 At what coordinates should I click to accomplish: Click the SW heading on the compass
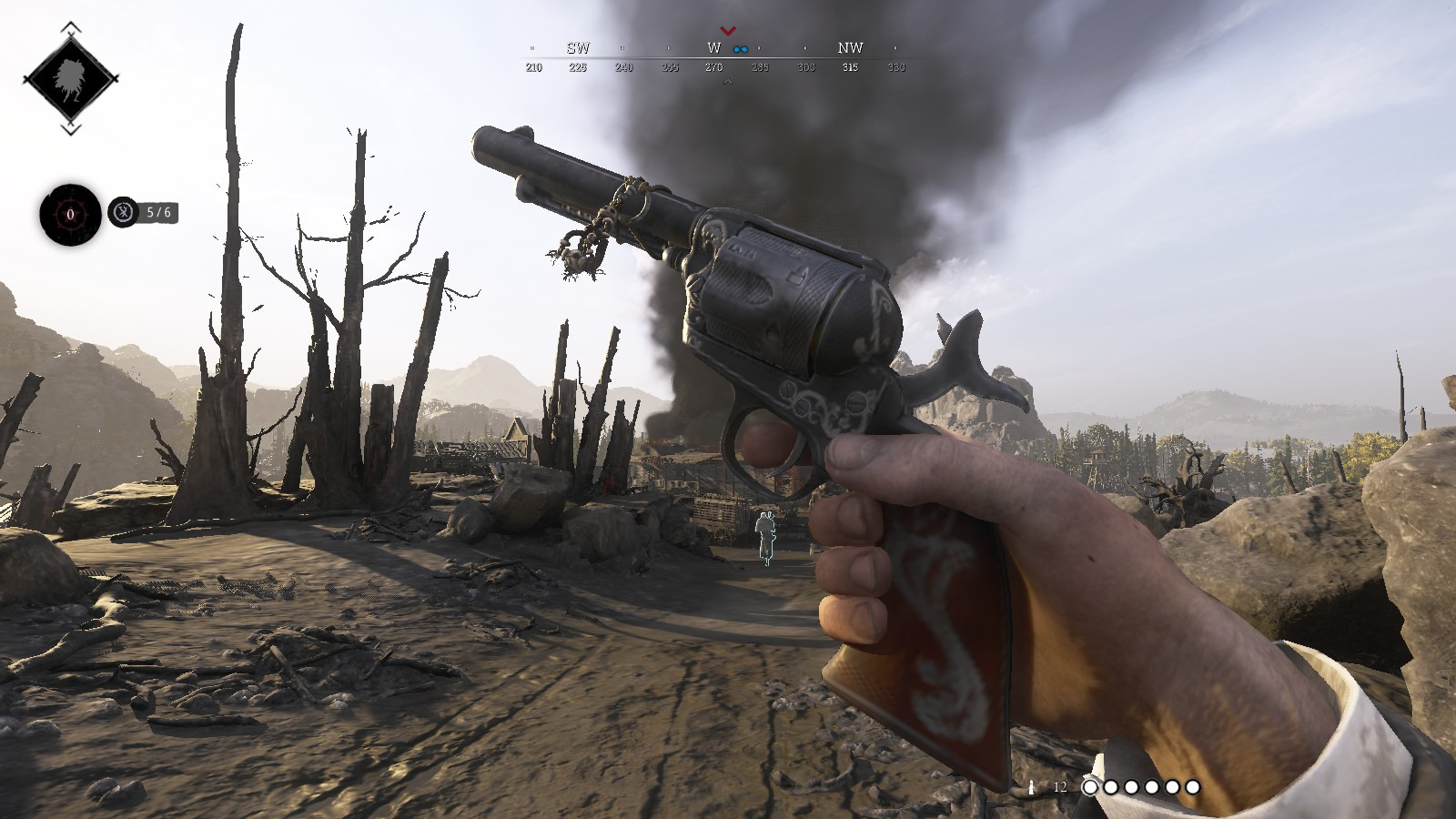tap(578, 48)
